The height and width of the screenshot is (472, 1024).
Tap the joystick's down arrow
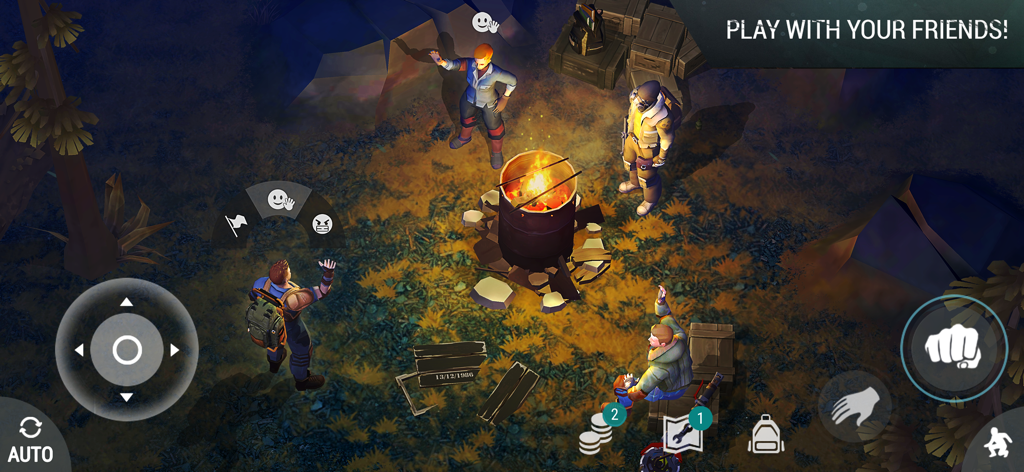(126, 397)
